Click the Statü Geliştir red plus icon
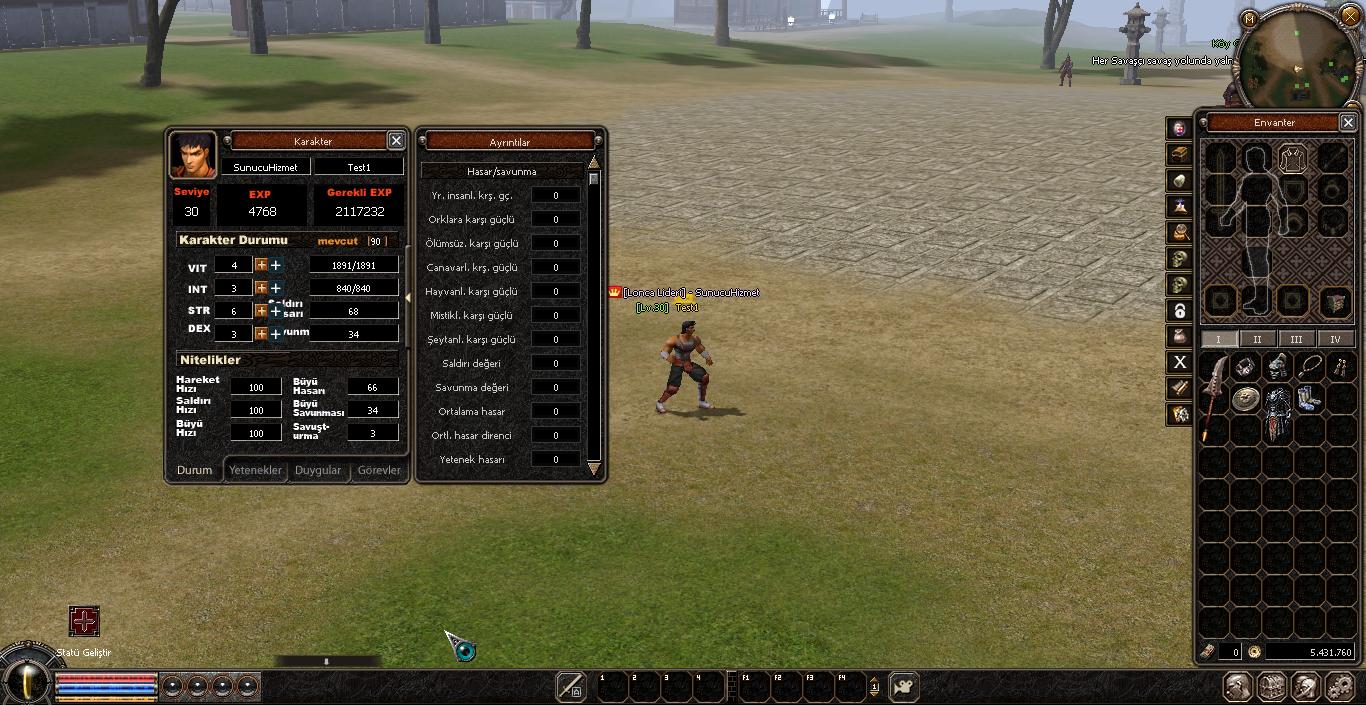The height and width of the screenshot is (705, 1366). tap(84, 621)
